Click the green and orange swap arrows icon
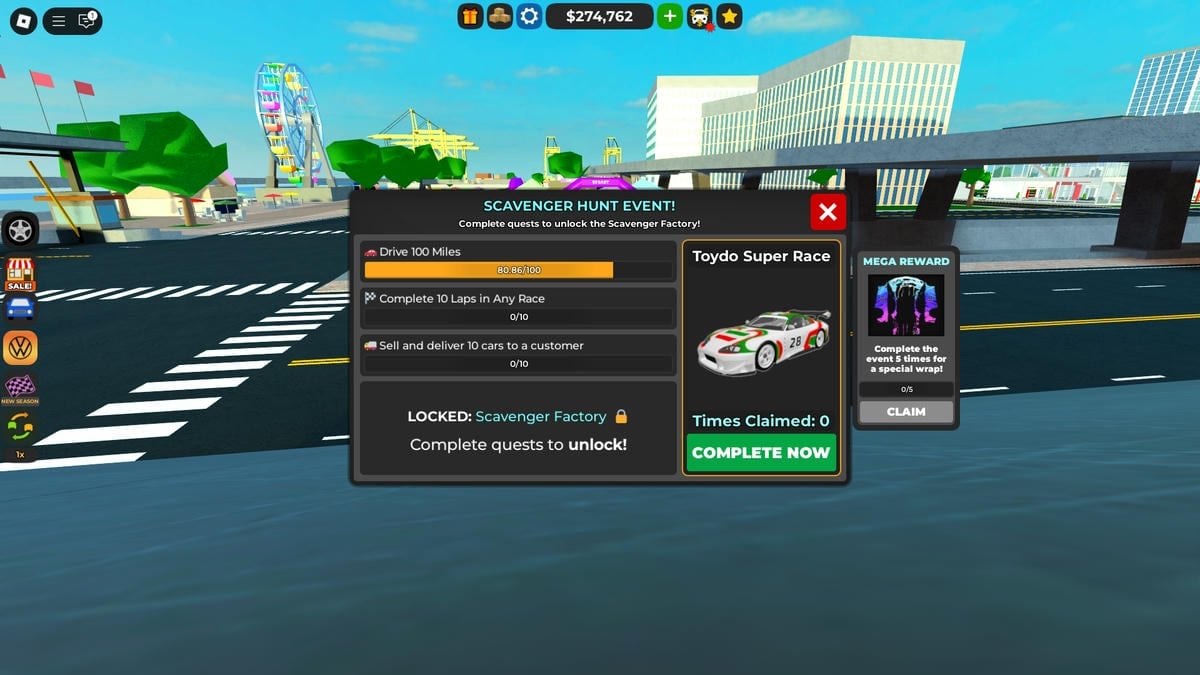1200x675 pixels. (x=20, y=427)
